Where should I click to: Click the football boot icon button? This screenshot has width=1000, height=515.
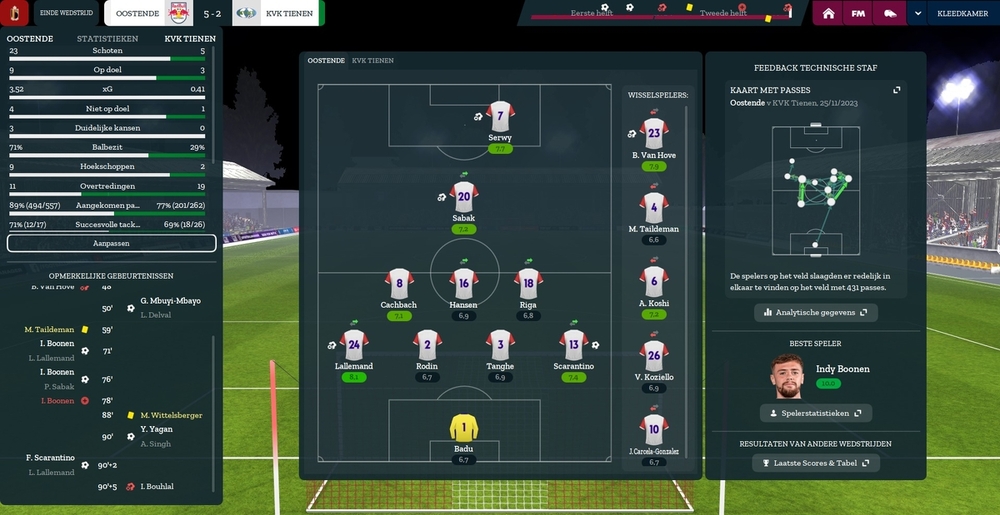point(889,14)
